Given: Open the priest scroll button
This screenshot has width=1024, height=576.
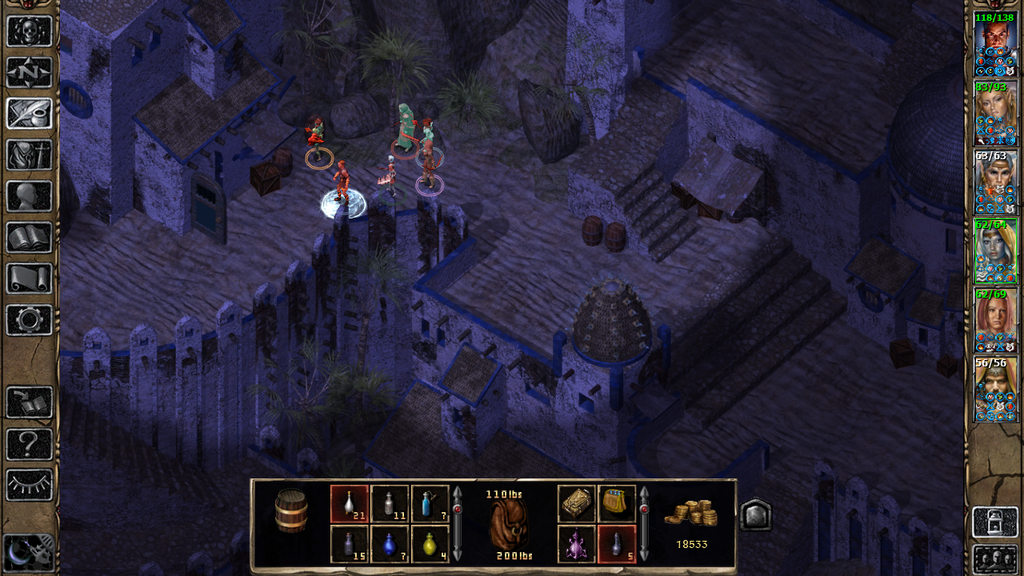Looking at the screenshot, I should pos(29,278).
